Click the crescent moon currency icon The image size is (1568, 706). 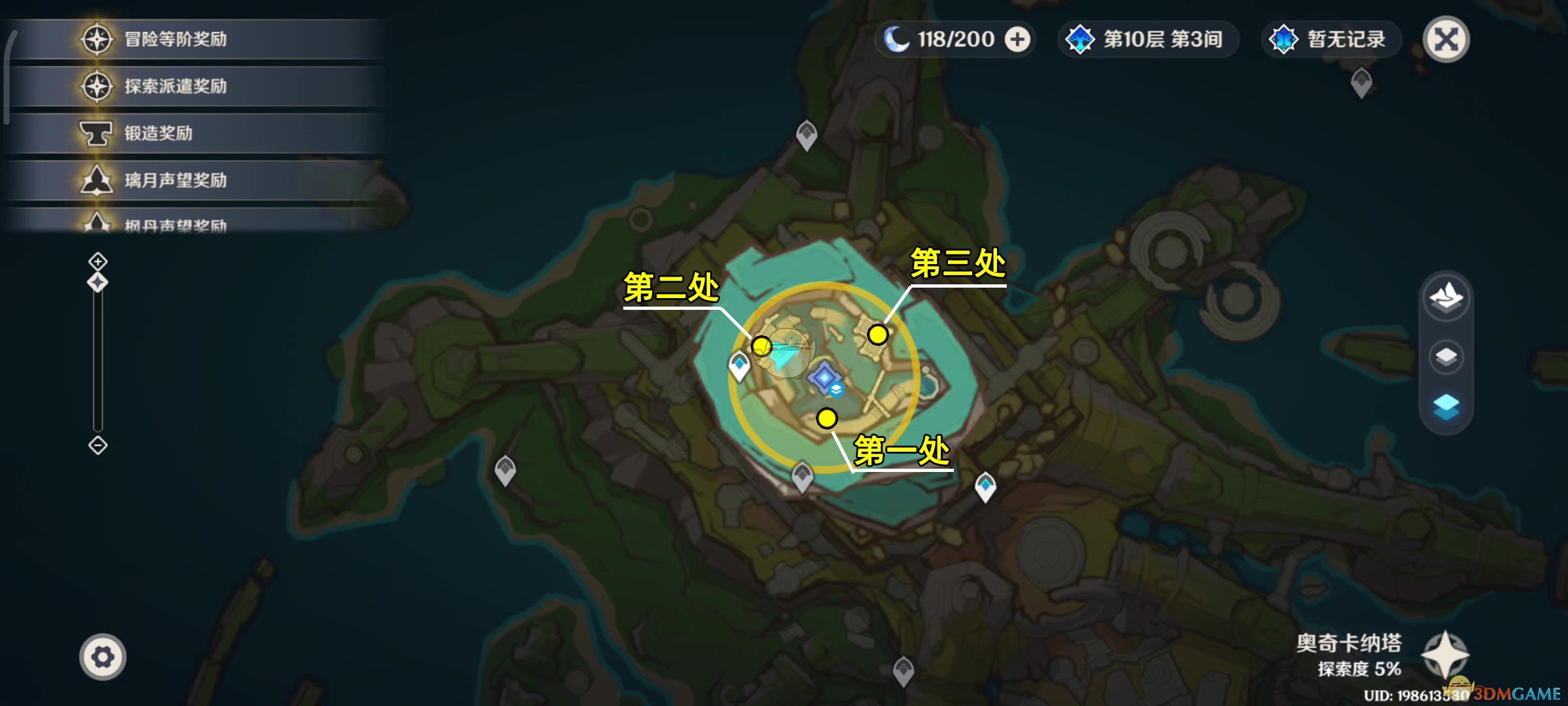[897, 40]
